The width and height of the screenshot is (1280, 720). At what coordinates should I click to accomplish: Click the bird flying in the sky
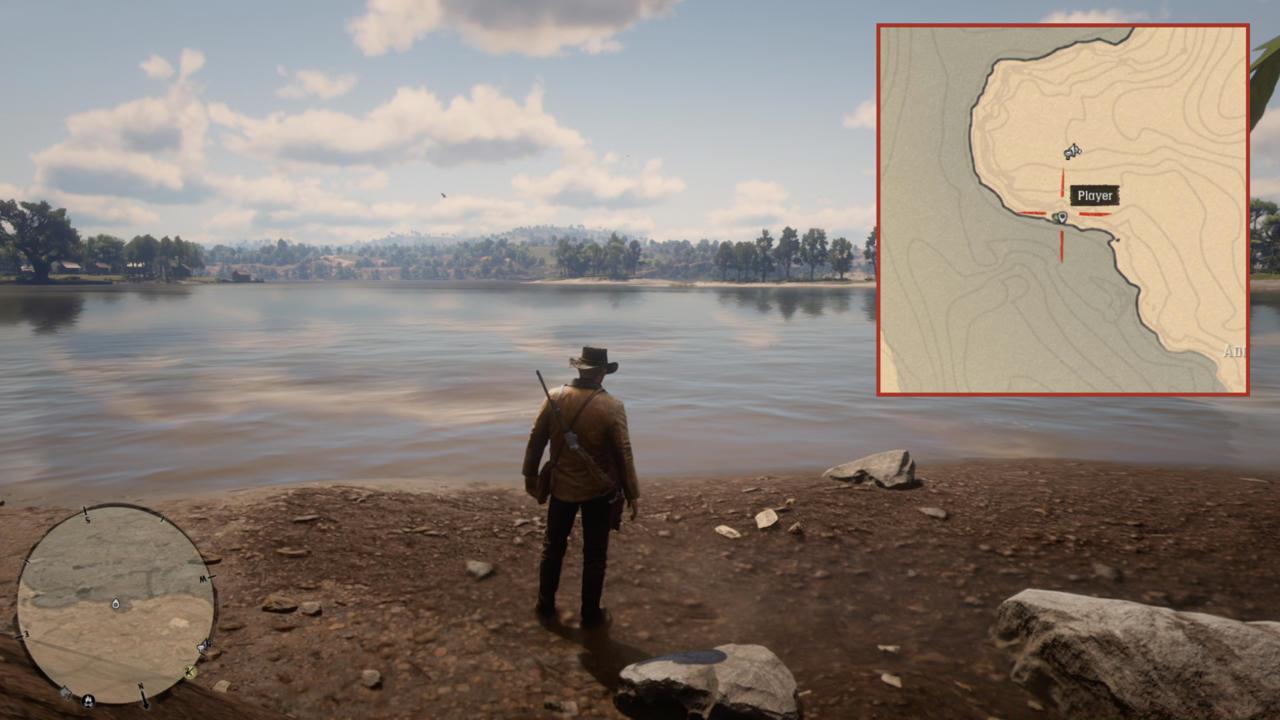click(441, 193)
